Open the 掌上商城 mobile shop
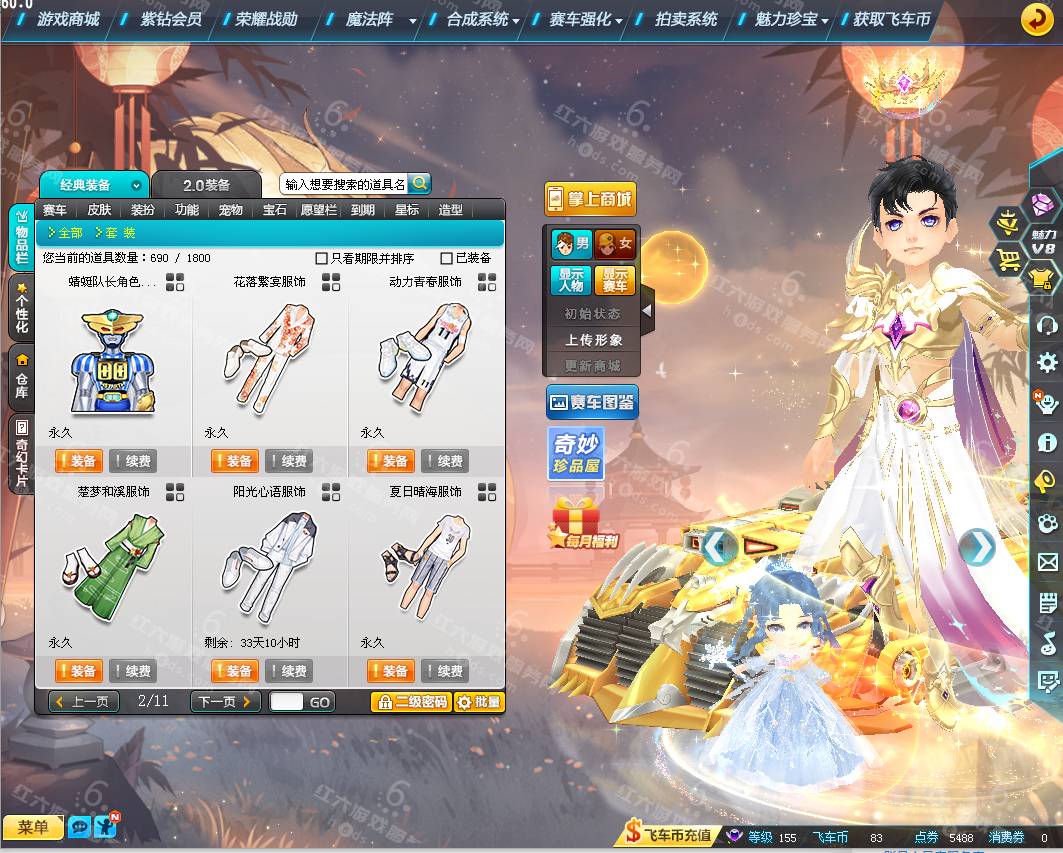Screen dimensions: 1063x853 (x=590, y=199)
